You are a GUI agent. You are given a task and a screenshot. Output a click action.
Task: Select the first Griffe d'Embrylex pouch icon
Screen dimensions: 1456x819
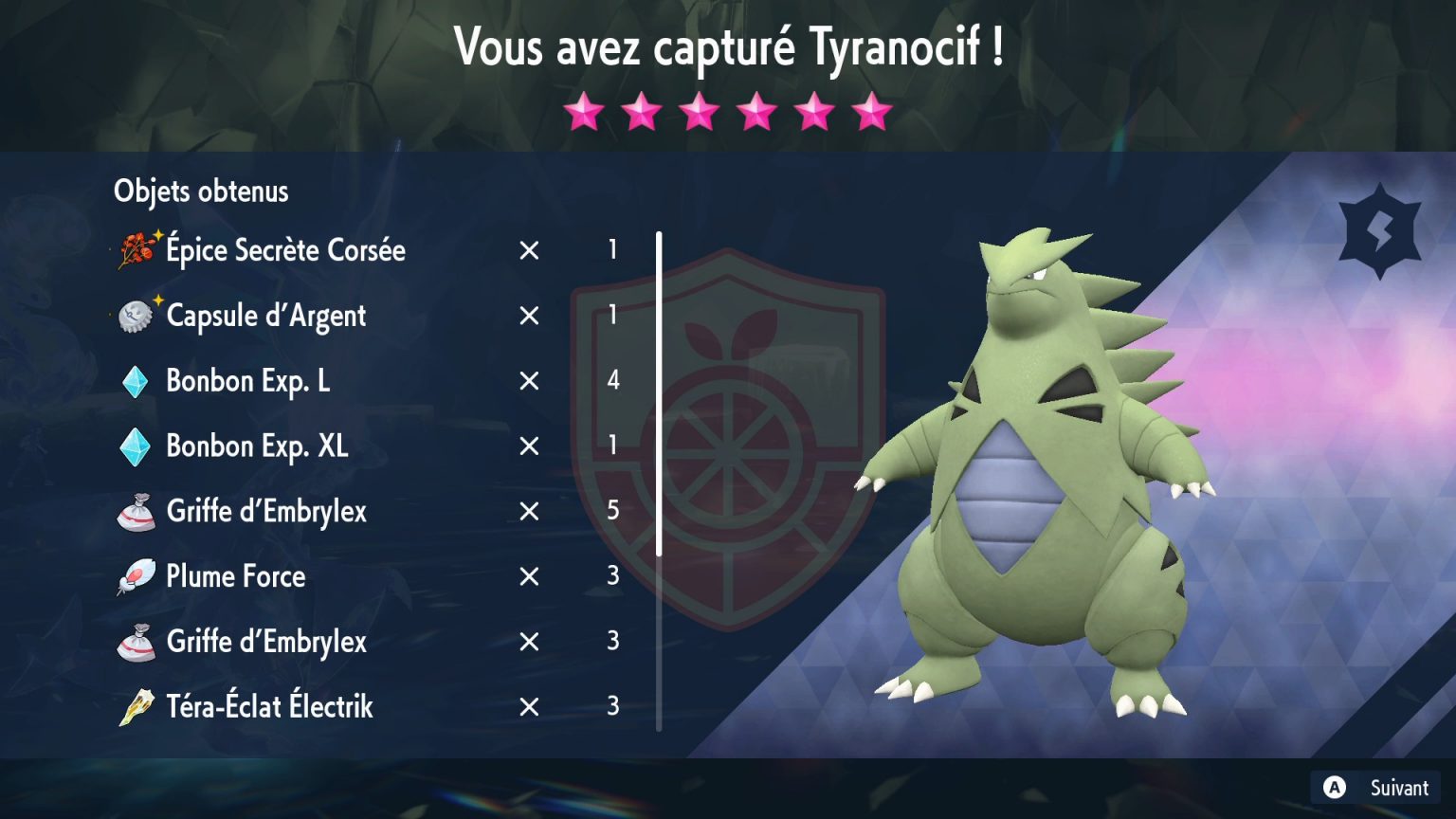tap(138, 511)
